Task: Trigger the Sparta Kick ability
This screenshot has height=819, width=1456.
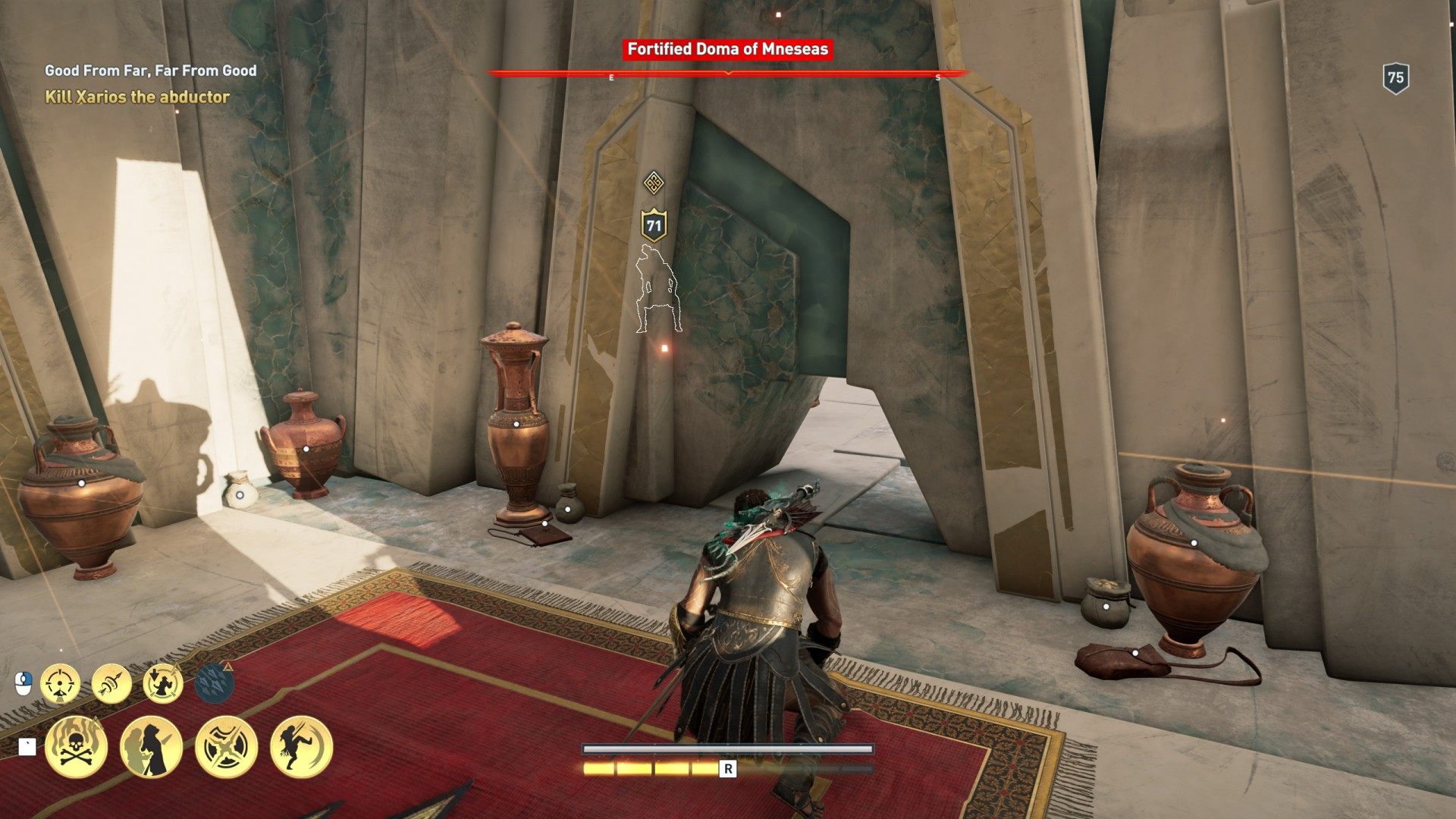Action: tap(301, 747)
